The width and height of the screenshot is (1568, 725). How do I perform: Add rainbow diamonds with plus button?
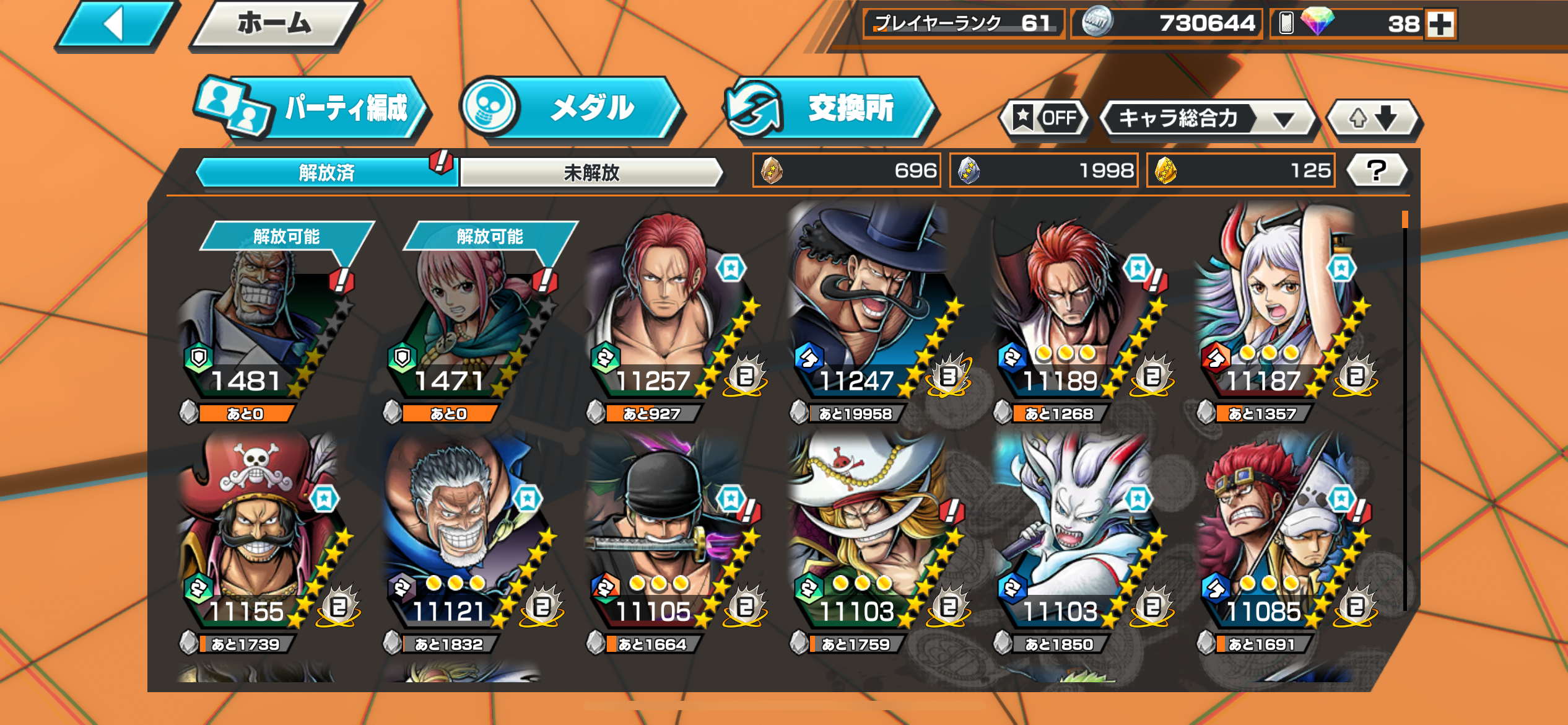(1440, 25)
